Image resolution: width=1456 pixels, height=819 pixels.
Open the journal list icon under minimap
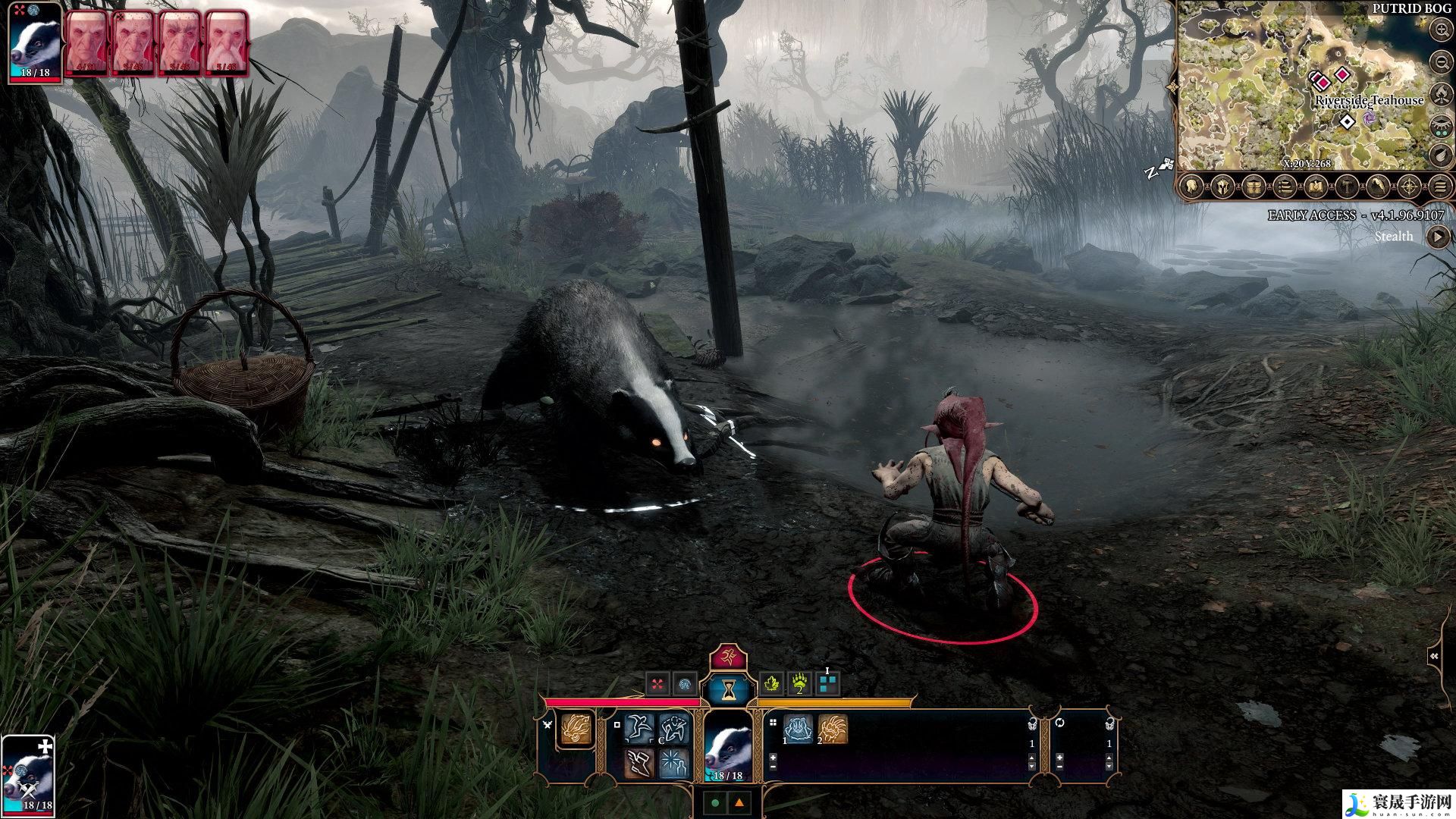pos(1285,186)
